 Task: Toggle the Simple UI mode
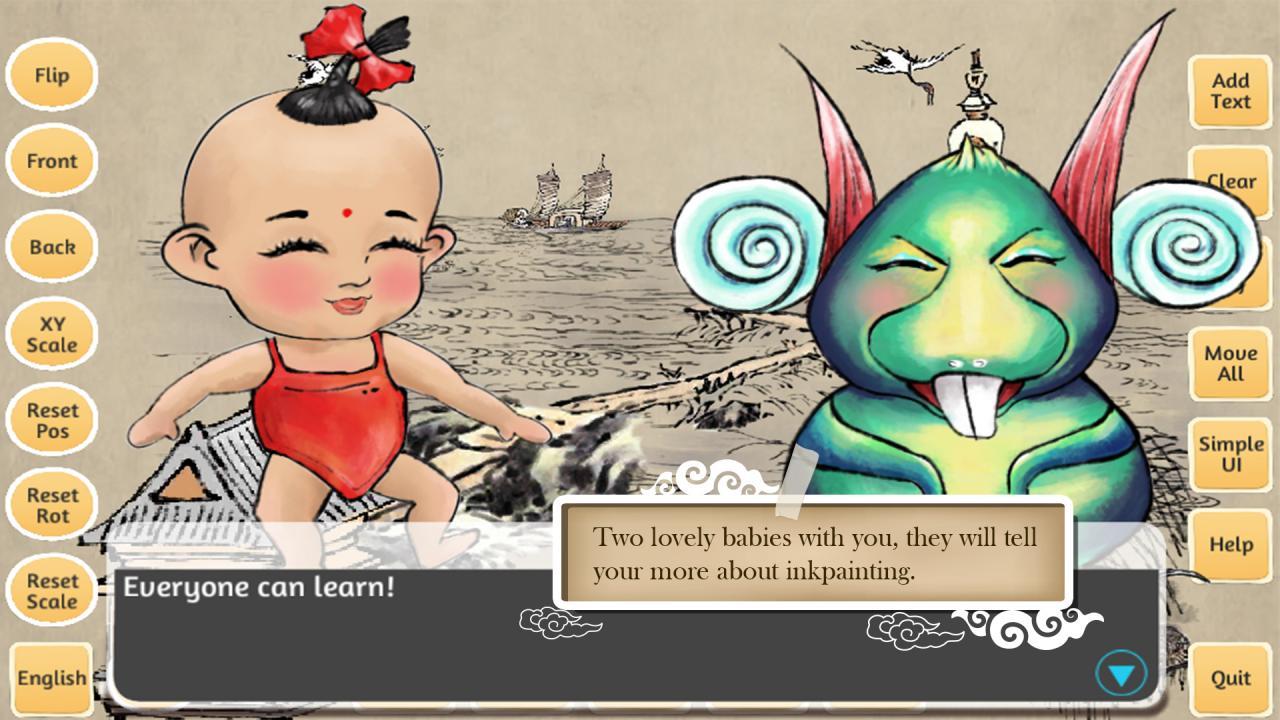(1230, 454)
